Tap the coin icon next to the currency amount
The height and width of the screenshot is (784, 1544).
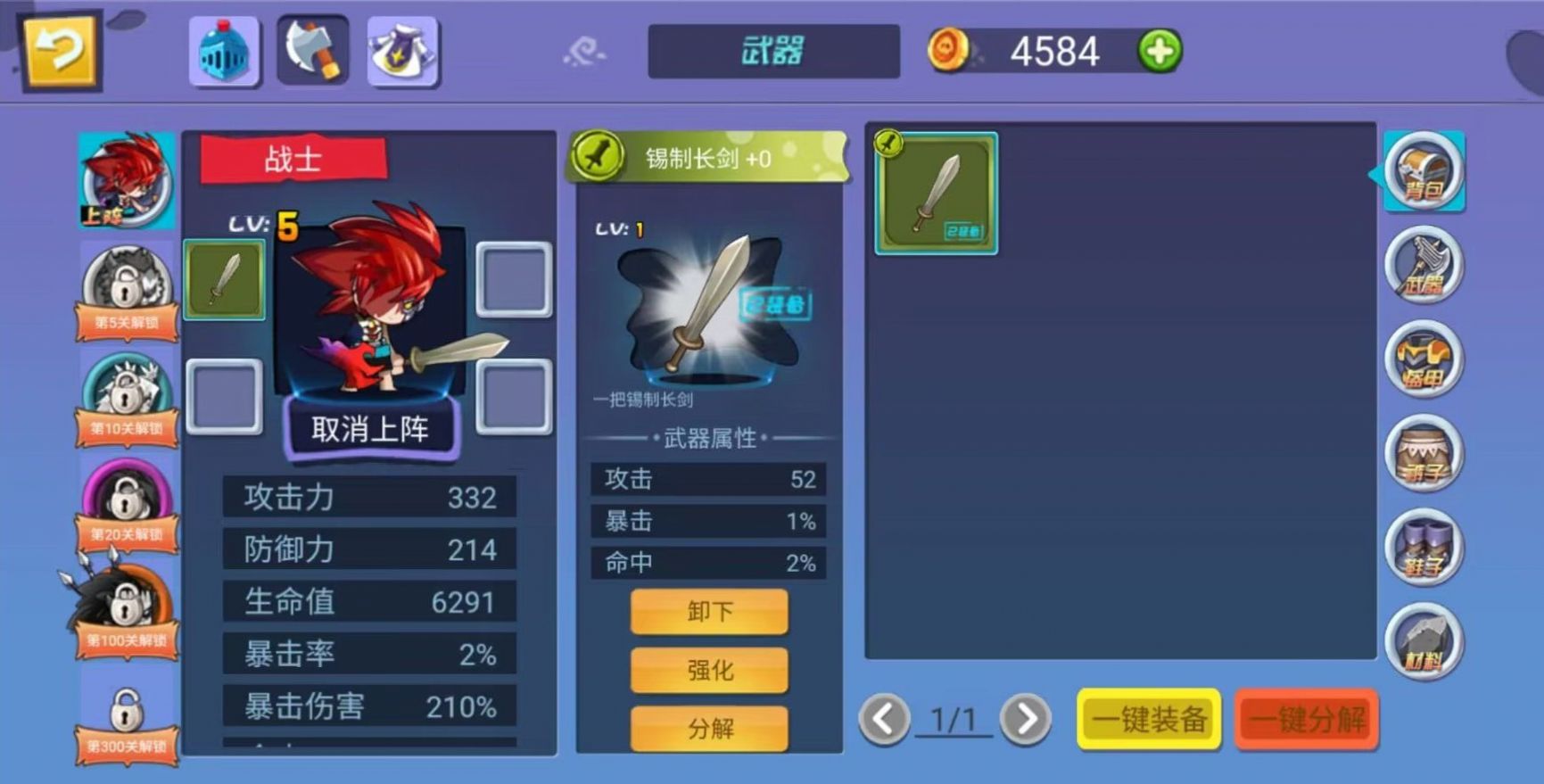[950, 50]
